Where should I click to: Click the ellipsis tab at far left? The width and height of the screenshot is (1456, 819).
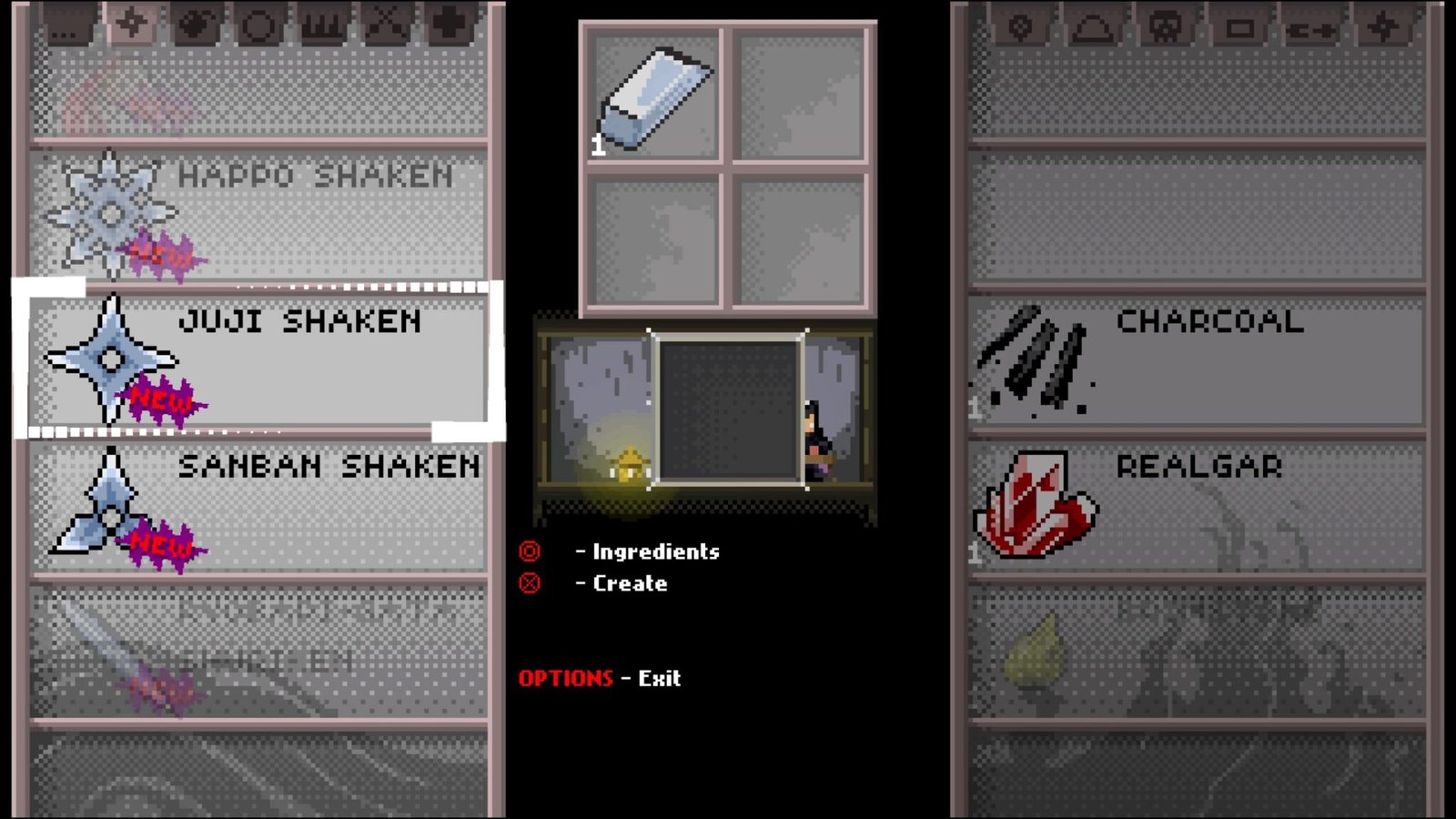64,25
